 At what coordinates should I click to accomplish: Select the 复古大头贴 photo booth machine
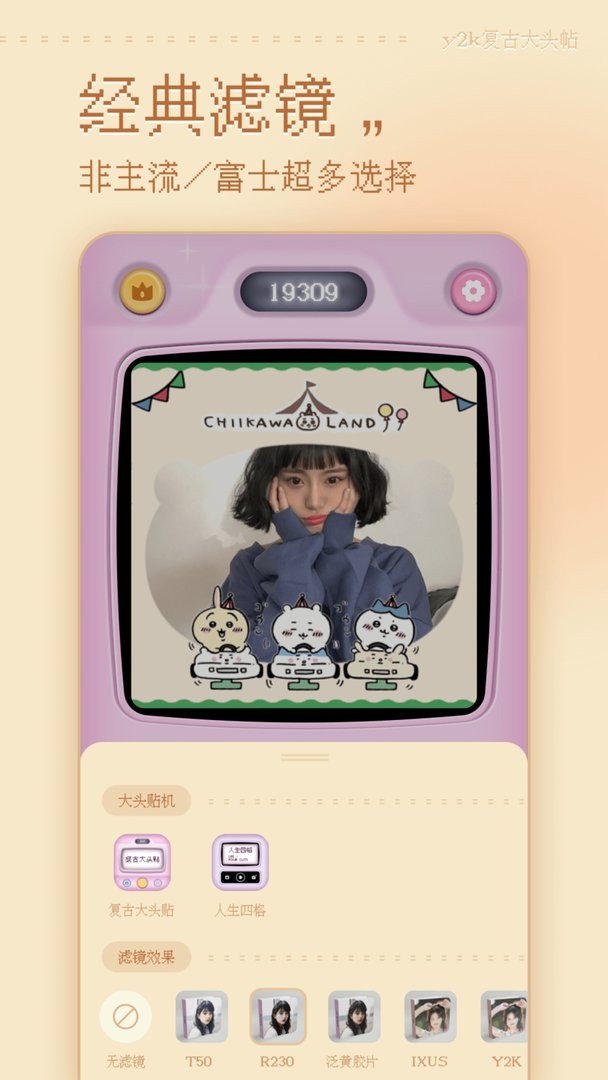tap(142, 863)
